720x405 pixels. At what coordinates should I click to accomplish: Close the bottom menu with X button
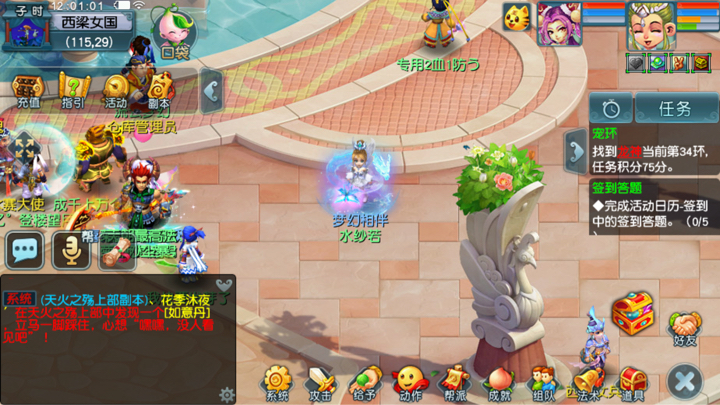pos(685,381)
